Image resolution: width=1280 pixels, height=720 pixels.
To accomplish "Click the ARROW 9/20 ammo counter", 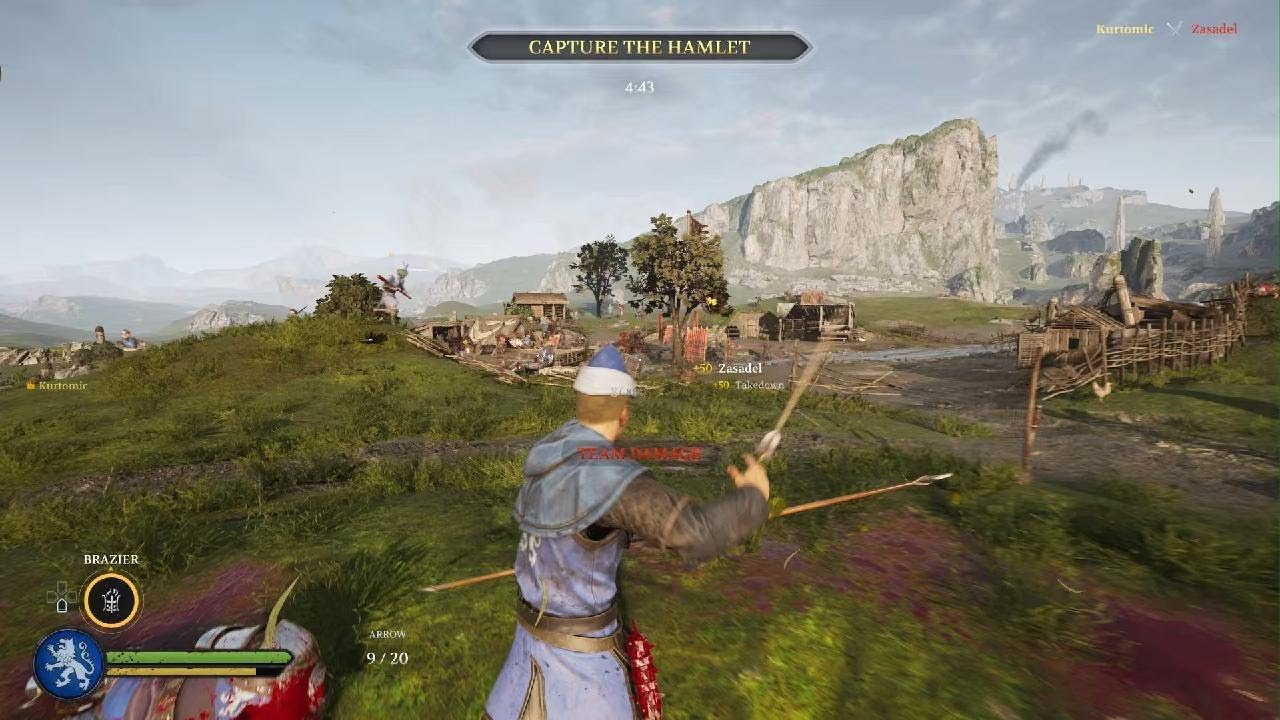I will tap(388, 644).
